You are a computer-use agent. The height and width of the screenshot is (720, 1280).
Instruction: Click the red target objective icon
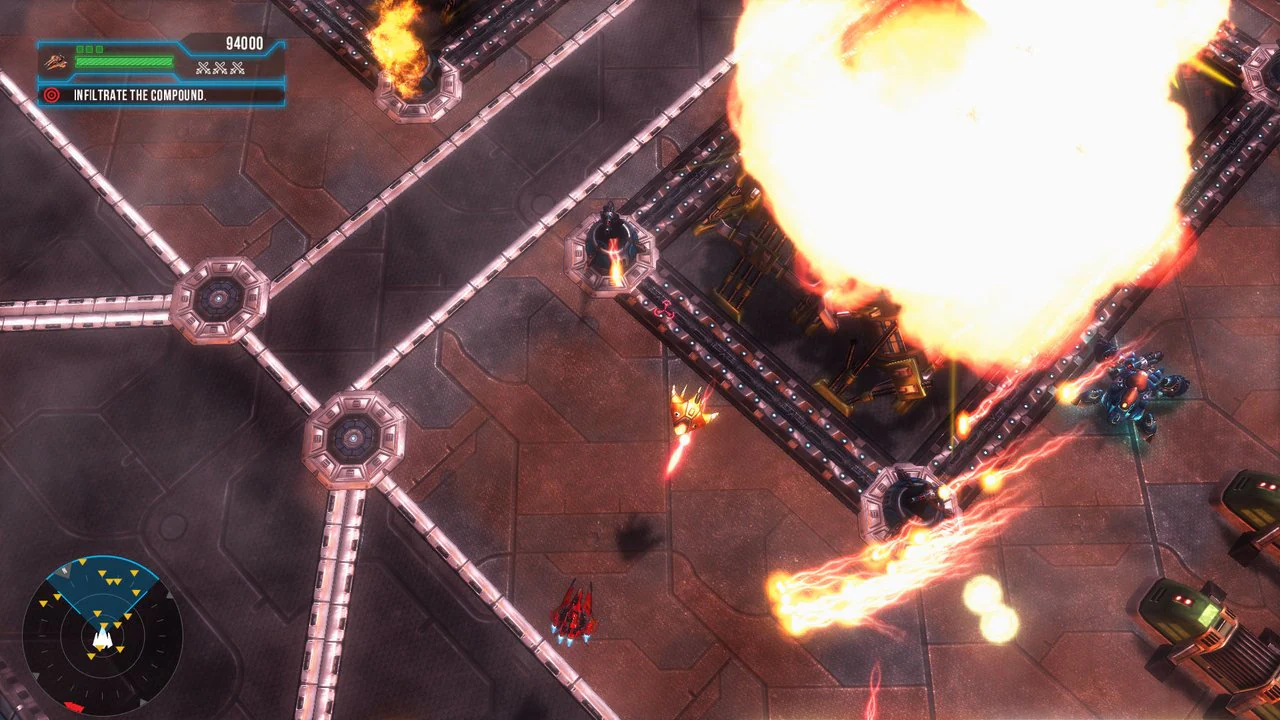click(x=51, y=95)
